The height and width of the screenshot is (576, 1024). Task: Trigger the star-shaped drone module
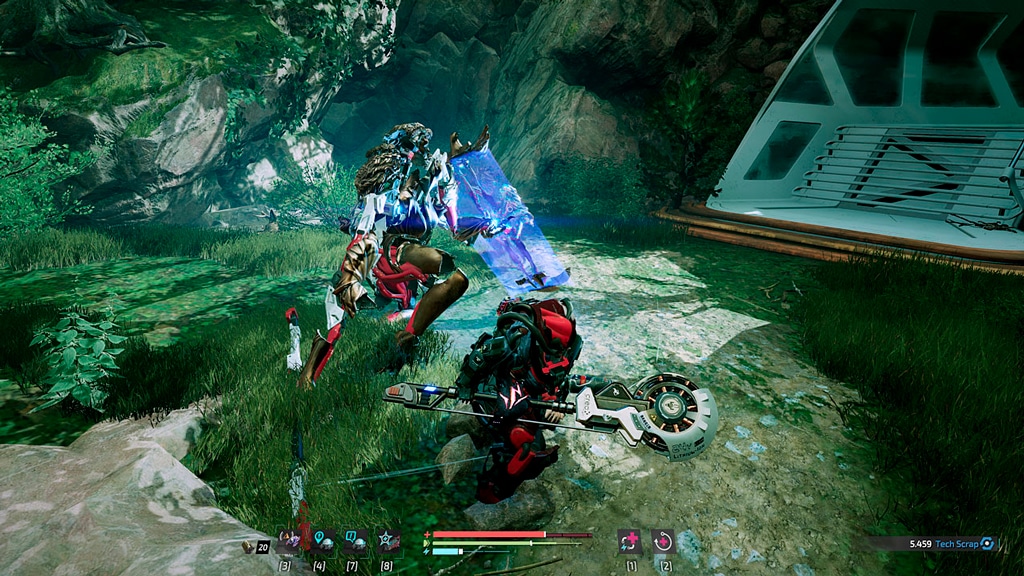click(388, 541)
